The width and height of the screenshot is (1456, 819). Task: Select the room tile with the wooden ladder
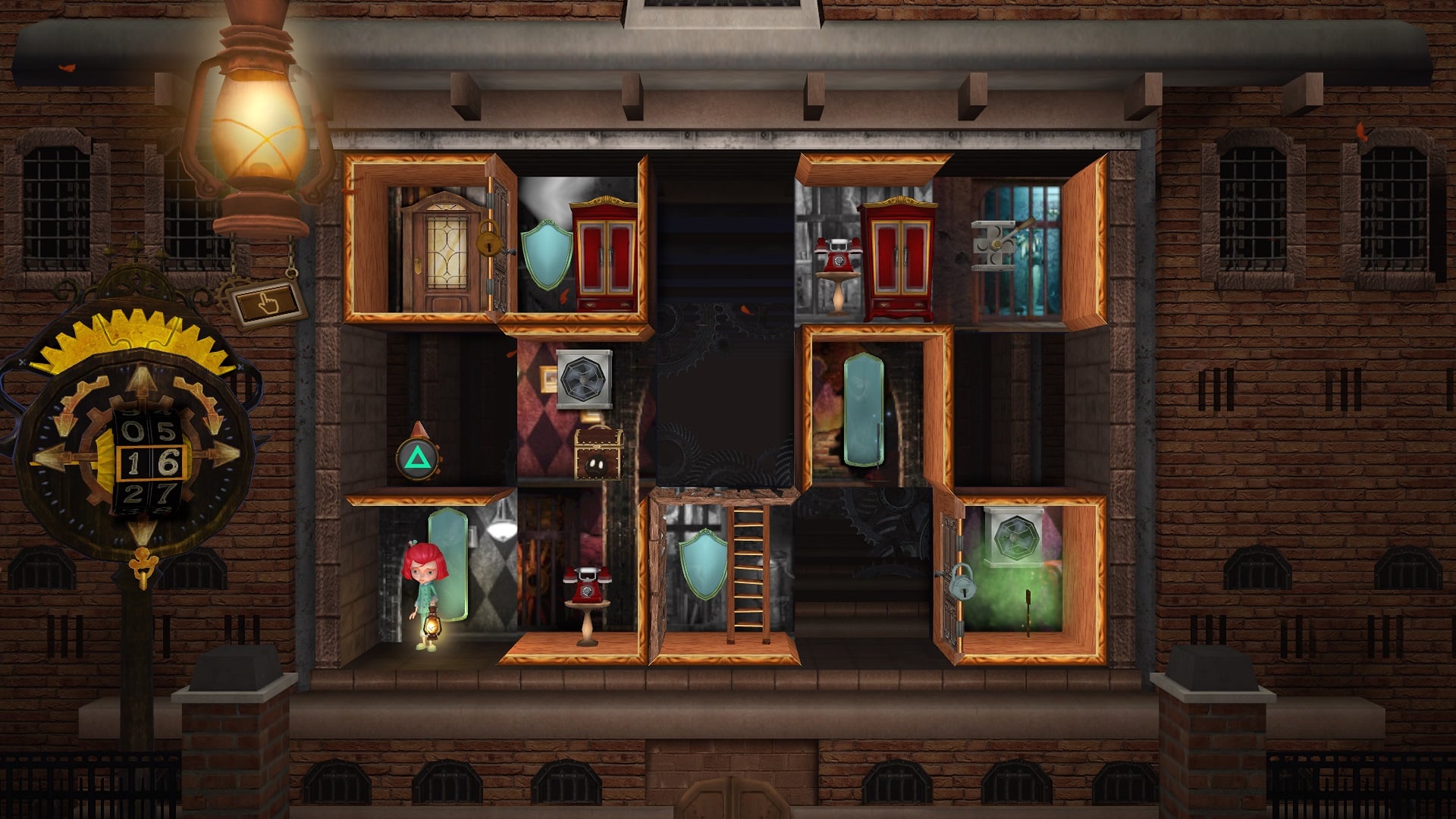(x=724, y=576)
